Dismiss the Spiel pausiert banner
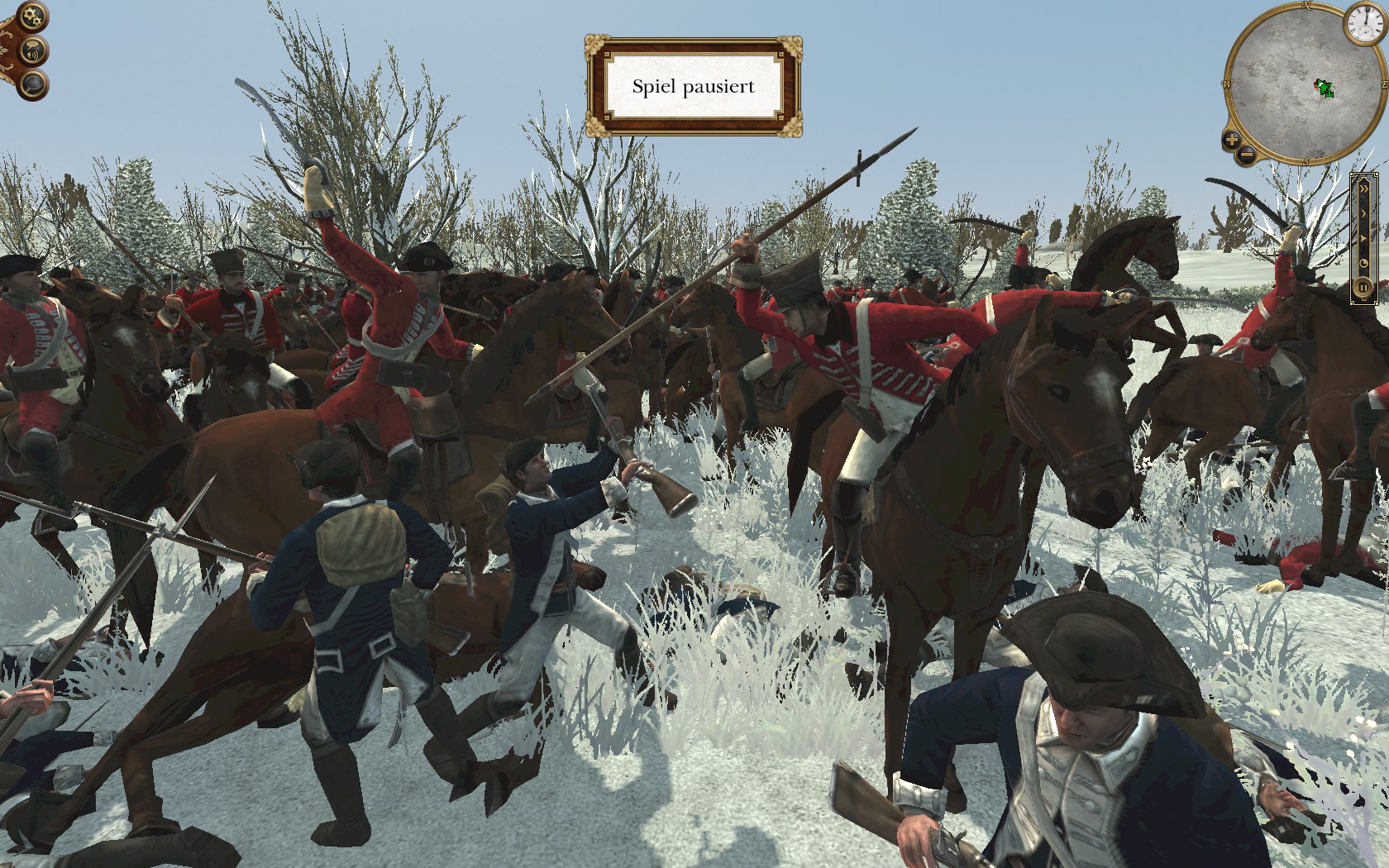 point(695,86)
